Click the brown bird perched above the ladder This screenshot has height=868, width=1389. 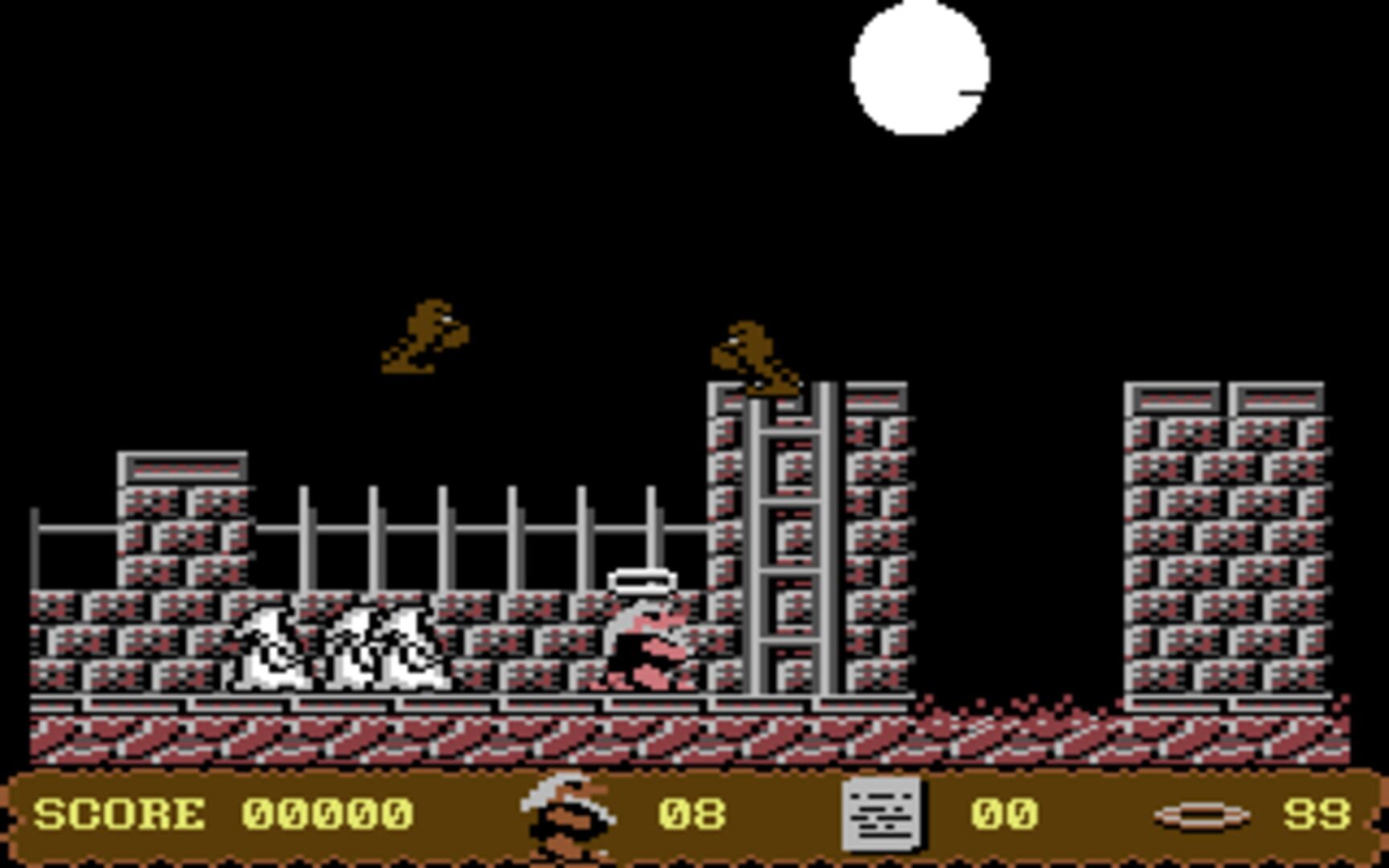click(756, 358)
